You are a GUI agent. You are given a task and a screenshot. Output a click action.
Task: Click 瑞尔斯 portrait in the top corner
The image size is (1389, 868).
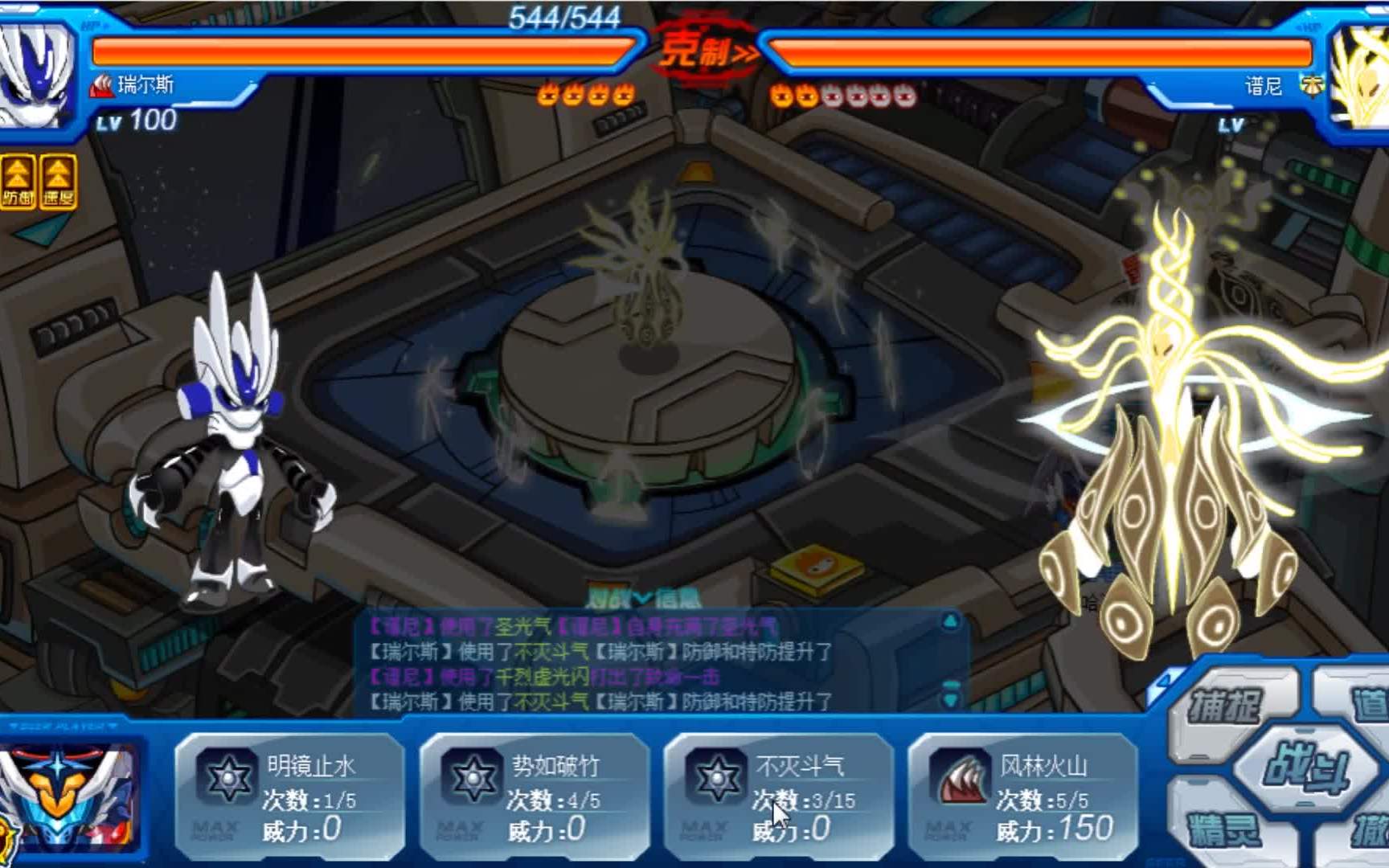click(x=36, y=74)
